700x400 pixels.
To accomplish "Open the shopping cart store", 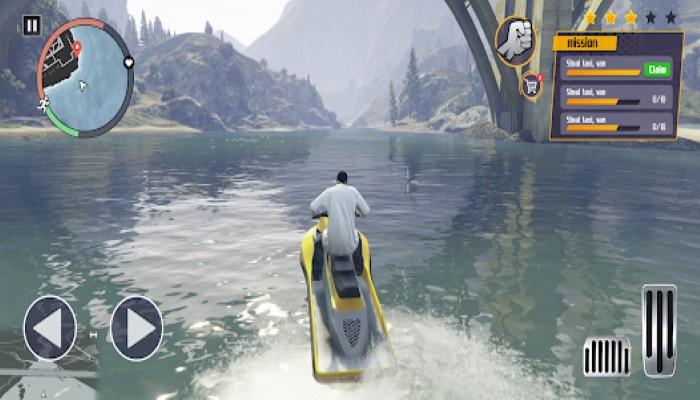I will point(532,86).
